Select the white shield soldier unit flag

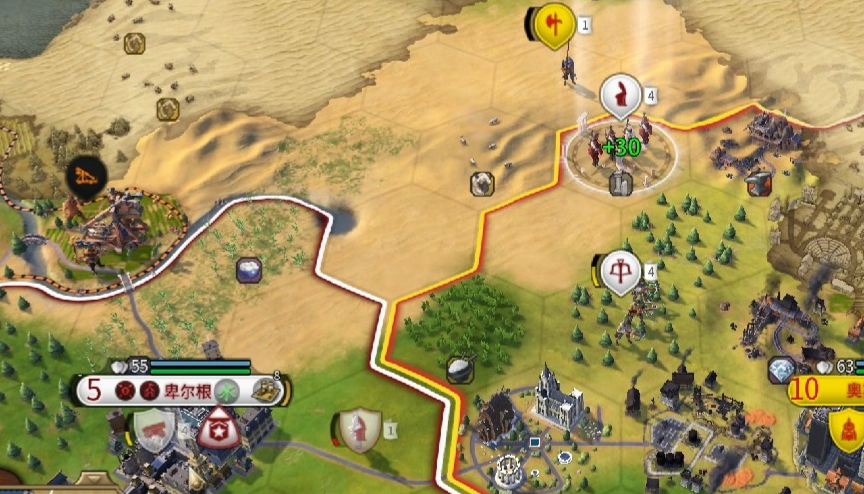click(x=360, y=429)
